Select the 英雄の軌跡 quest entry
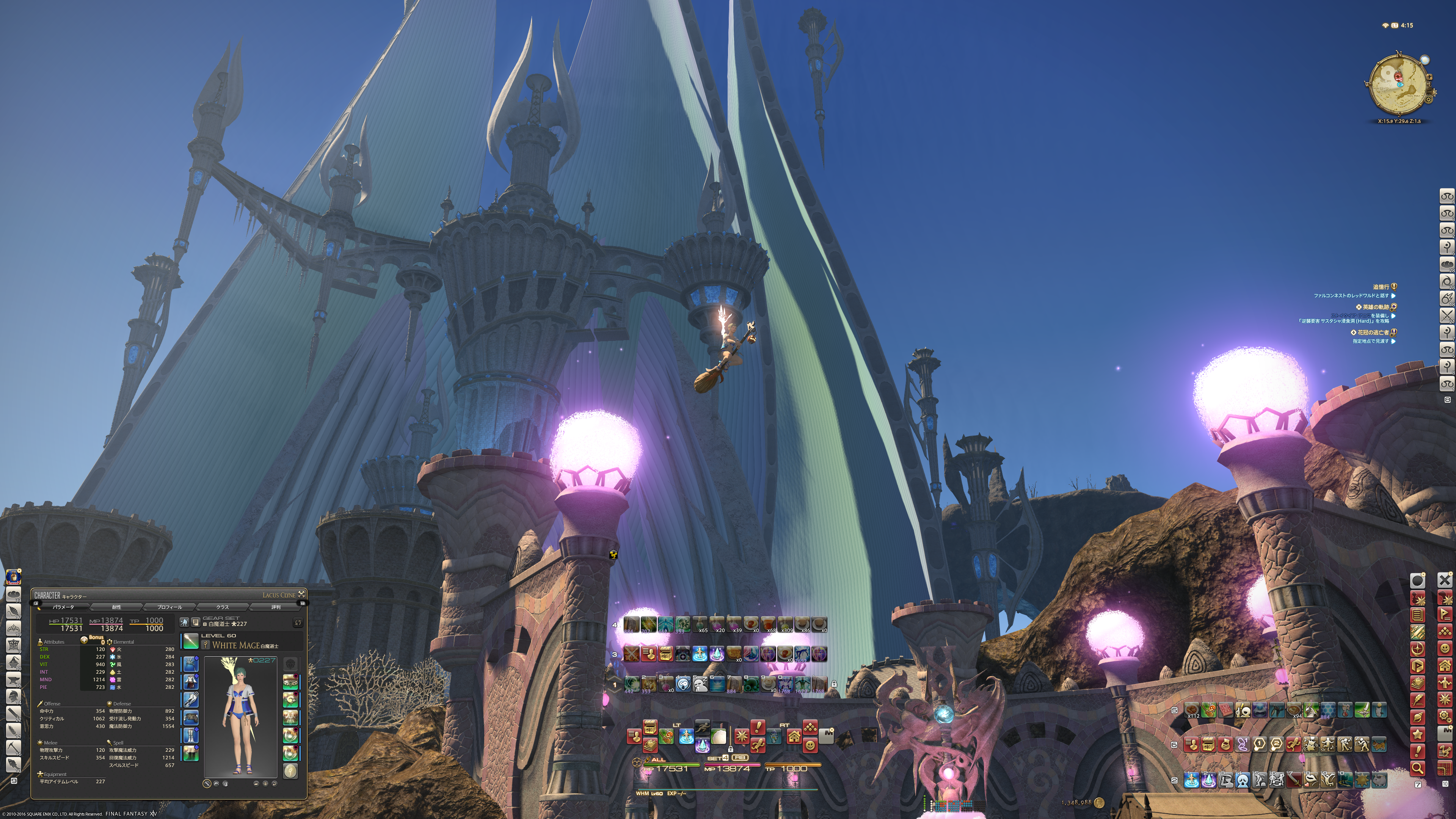1456x819 pixels. 1377,307
